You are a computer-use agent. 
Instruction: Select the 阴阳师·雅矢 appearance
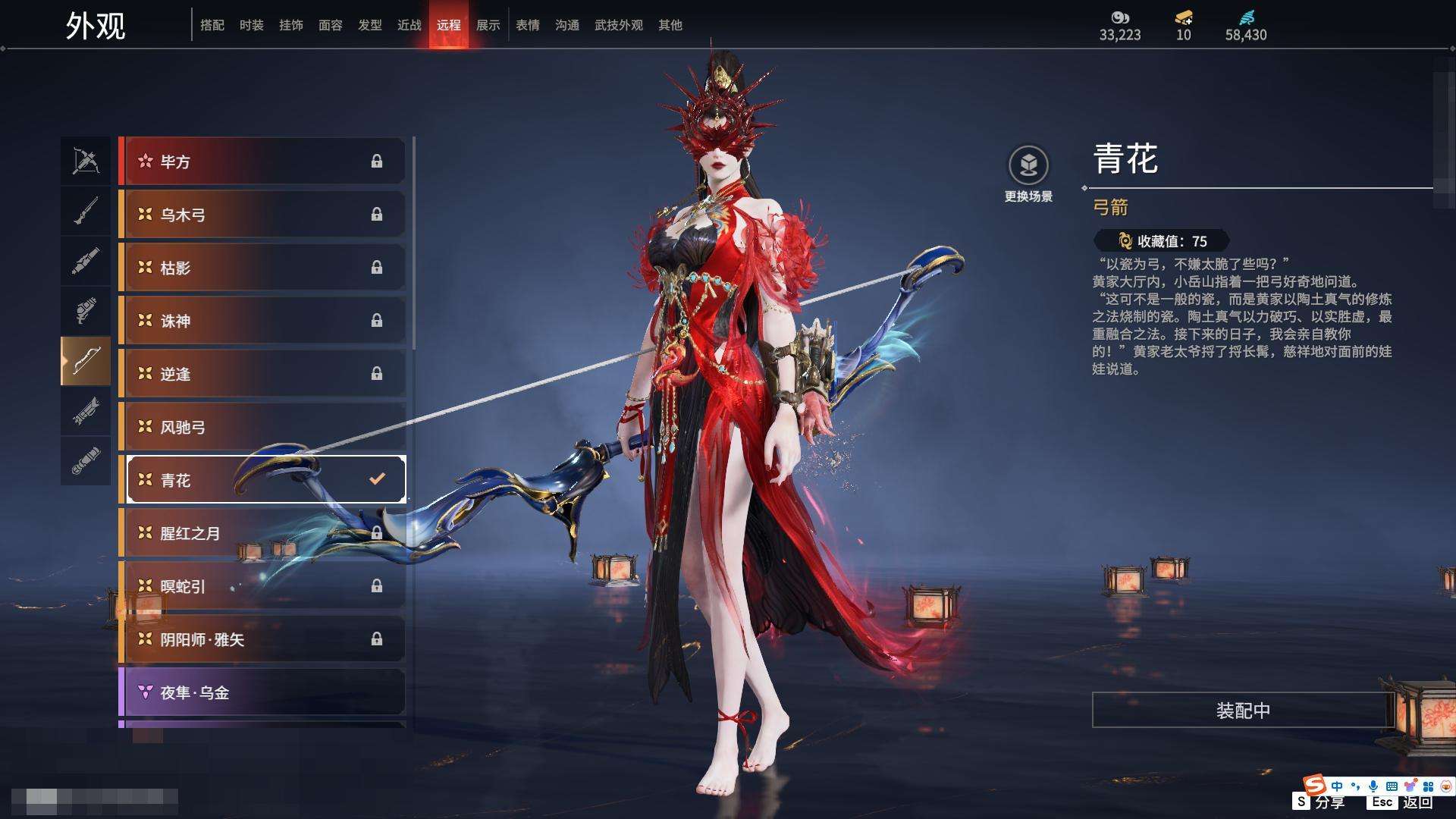click(x=263, y=639)
